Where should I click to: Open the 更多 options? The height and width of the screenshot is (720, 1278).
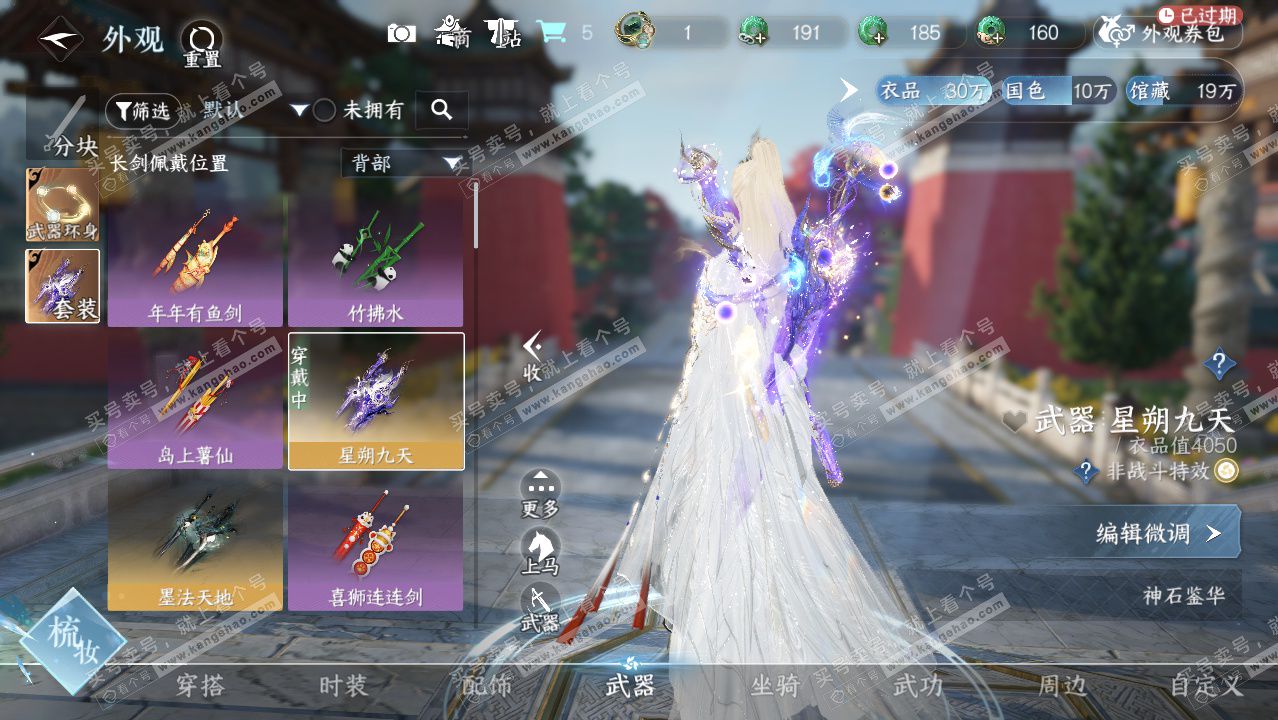pos(540,493)
